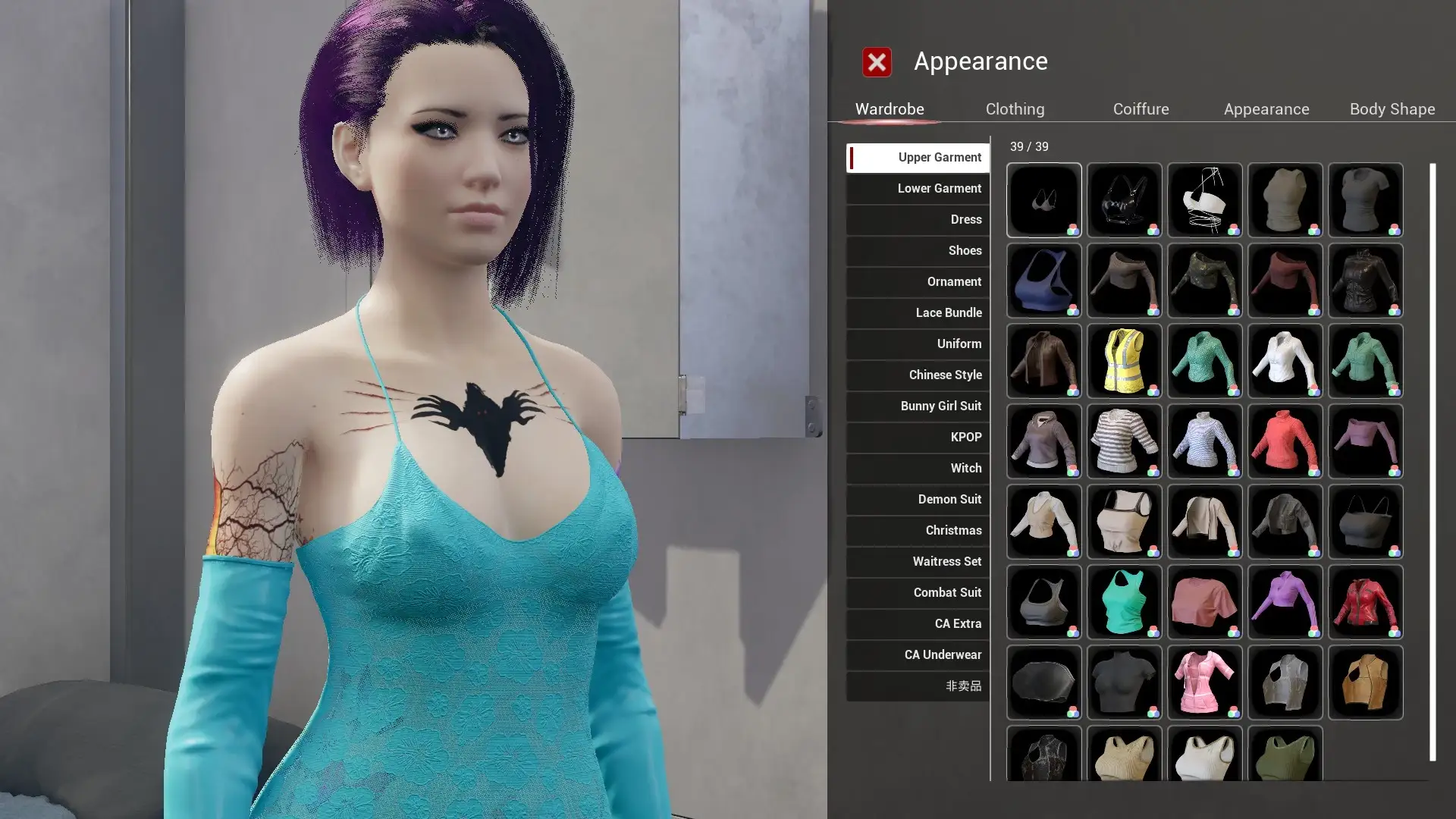Switch to the Clothing tab
The image size is (1456, 819).
[1015, 109]
